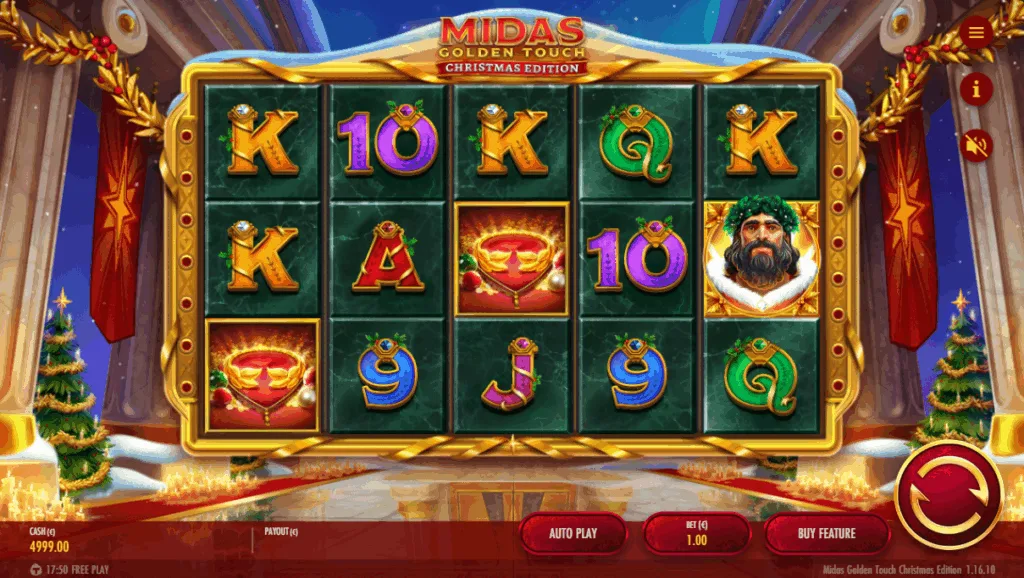Open the Buy Feature menu
Image resolution: width=1024 pixels, height=578 pixels.
(x=826, y=533)
